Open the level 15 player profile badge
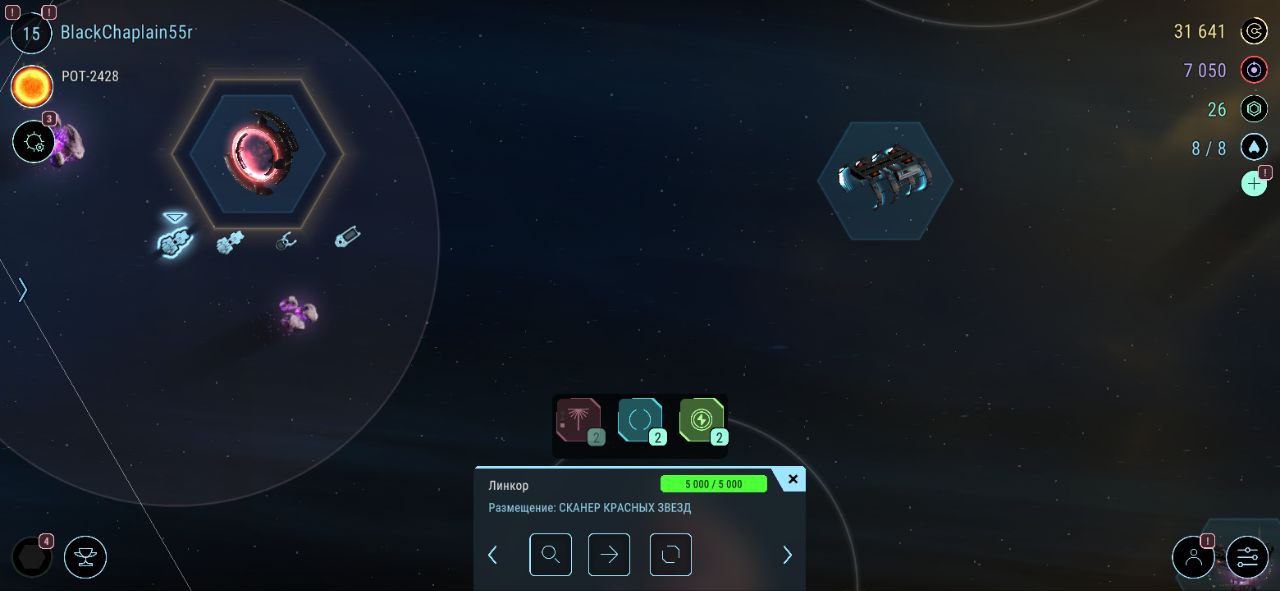 pyautogui.click(x=31, y=33)
